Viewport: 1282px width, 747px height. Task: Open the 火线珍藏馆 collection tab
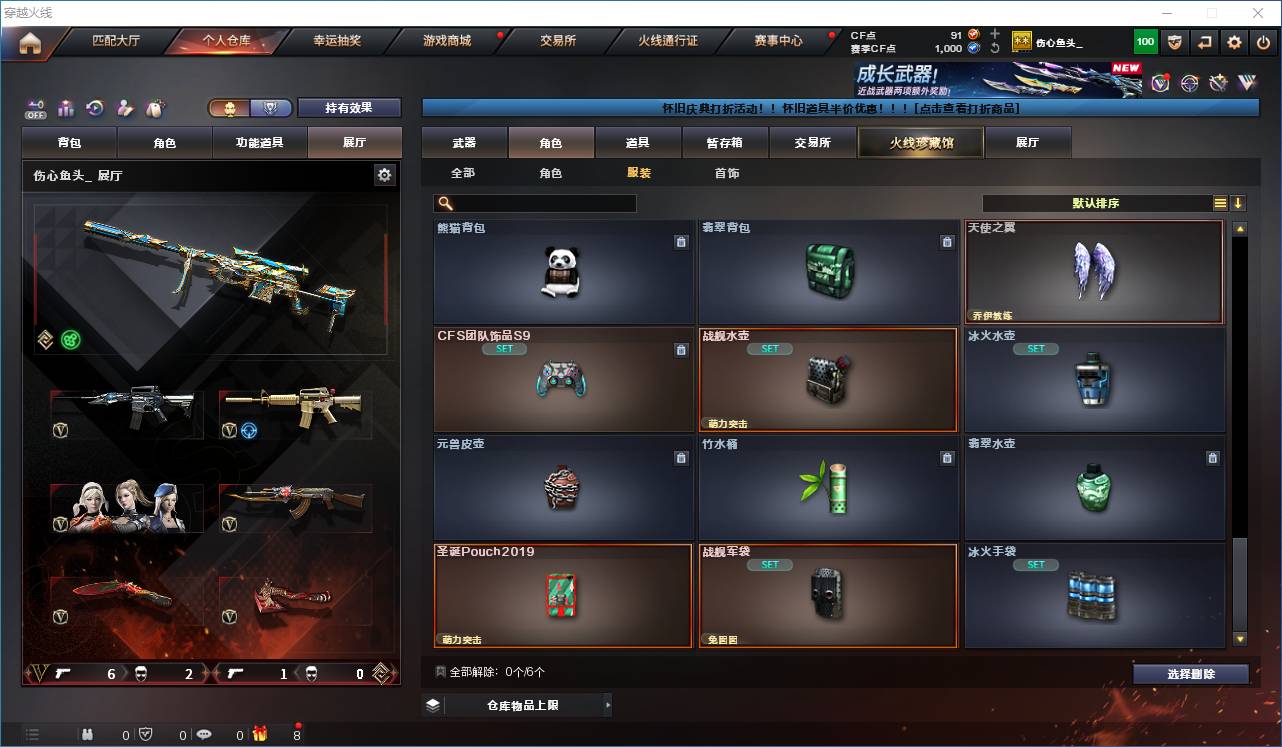click(921, 143)
